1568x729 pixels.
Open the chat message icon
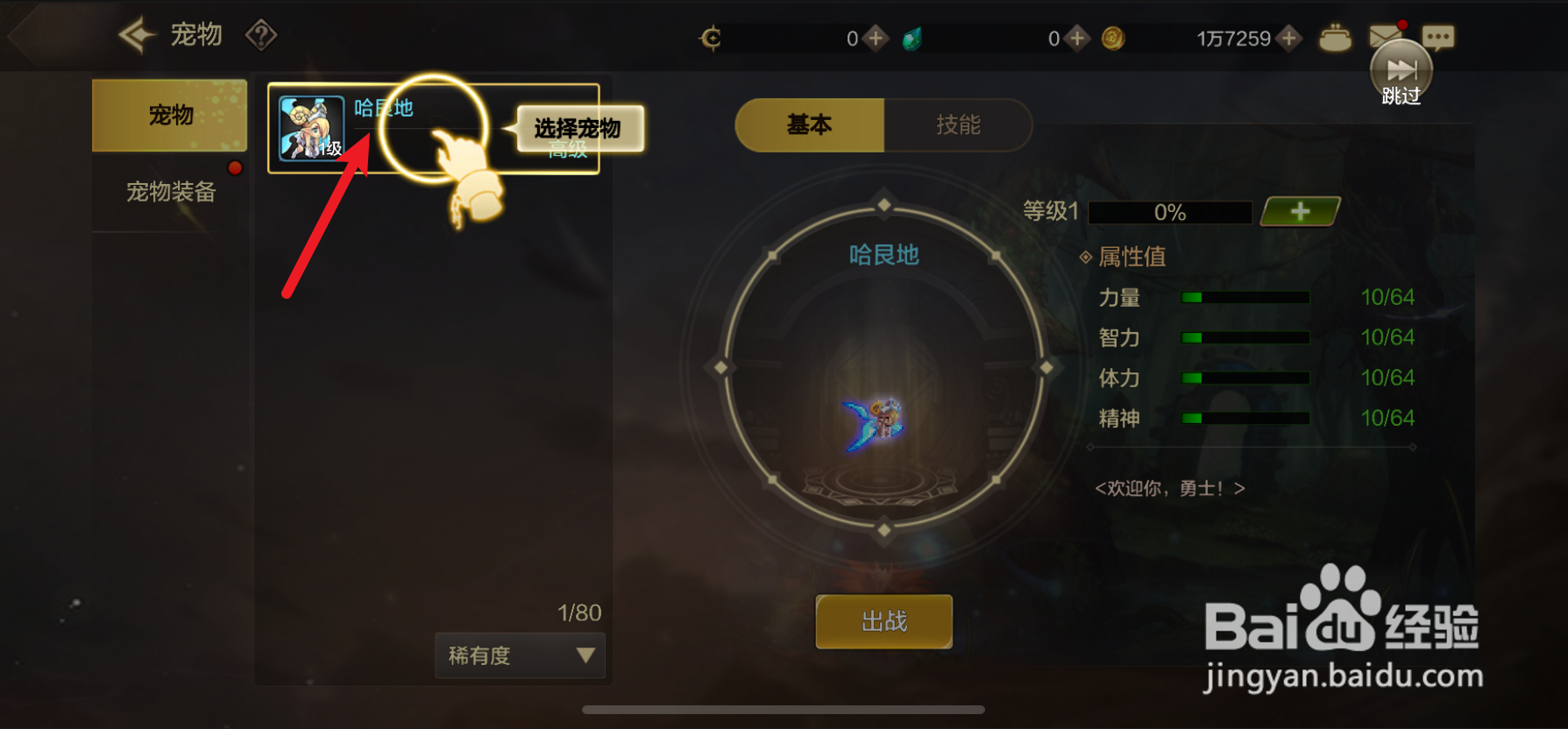click(x=1437, y=37)
